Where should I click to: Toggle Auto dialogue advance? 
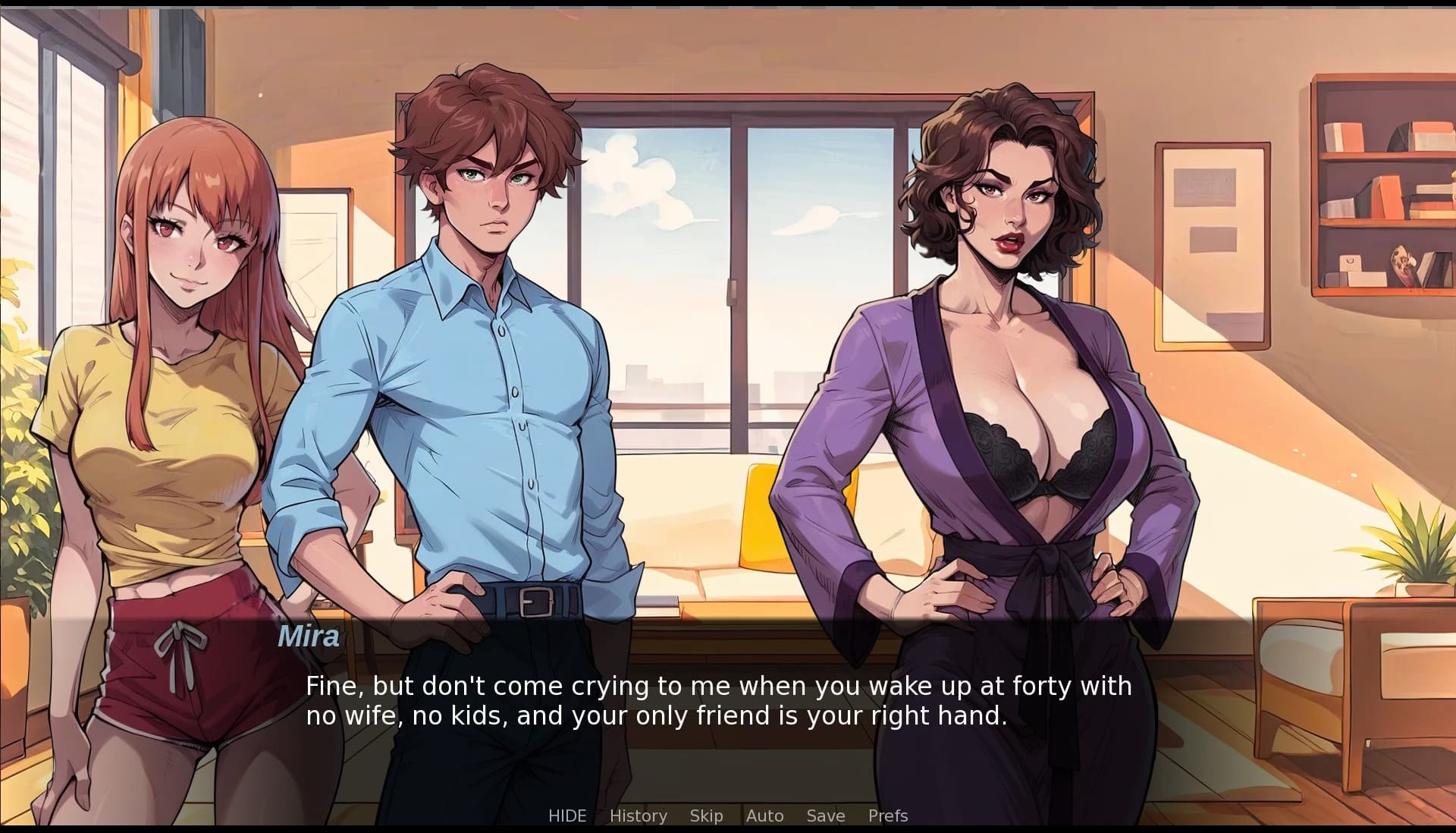[x=764, y=816]
